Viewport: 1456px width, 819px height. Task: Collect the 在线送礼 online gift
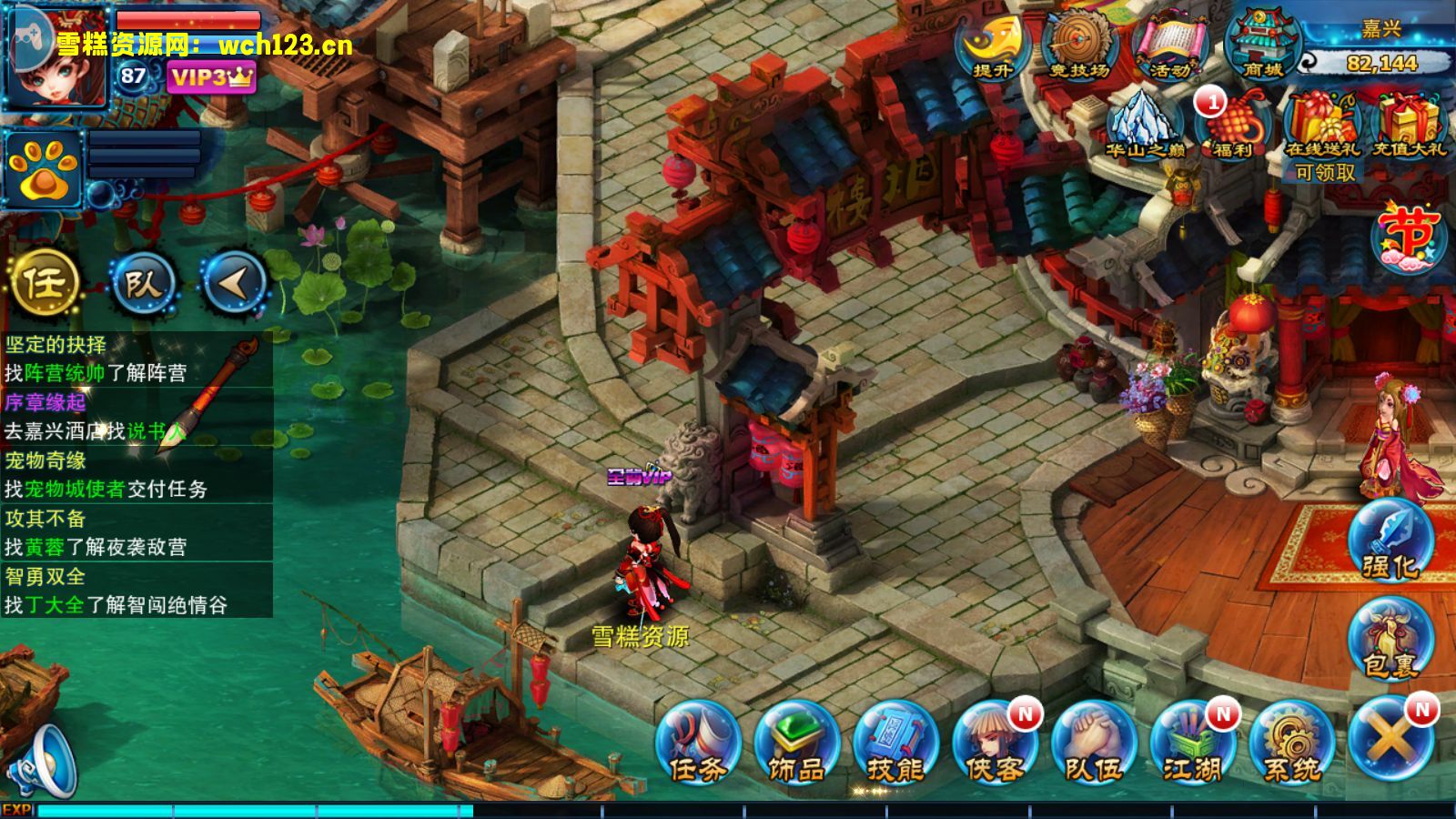(1322, 127)
